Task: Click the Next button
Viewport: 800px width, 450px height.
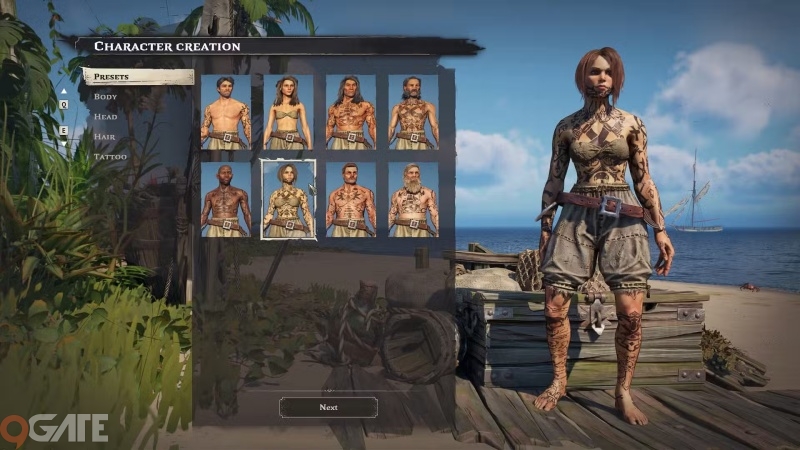Action: point(328,407)
